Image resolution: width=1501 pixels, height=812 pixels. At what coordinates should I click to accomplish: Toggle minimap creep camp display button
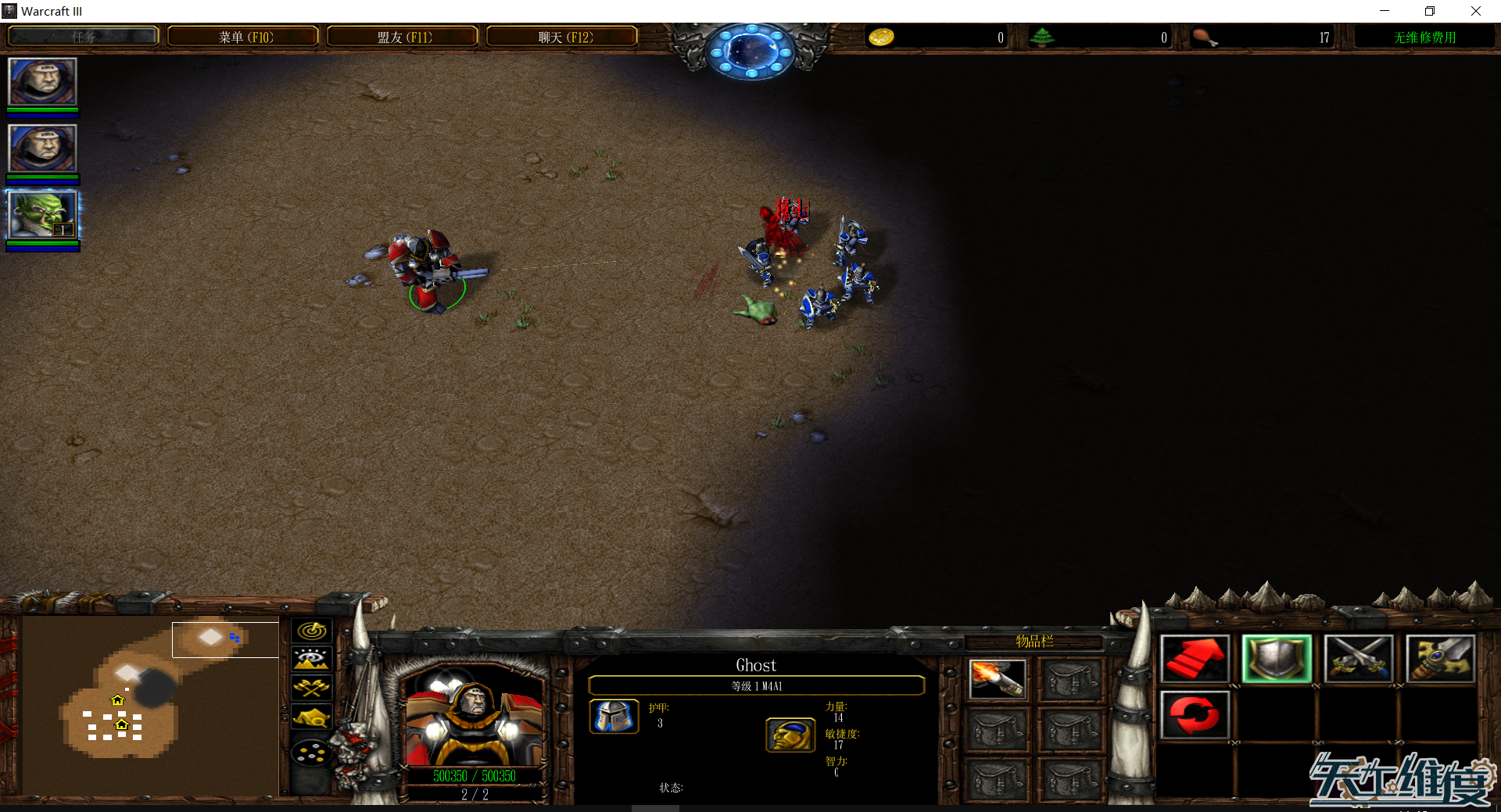(x=312, y=717)
